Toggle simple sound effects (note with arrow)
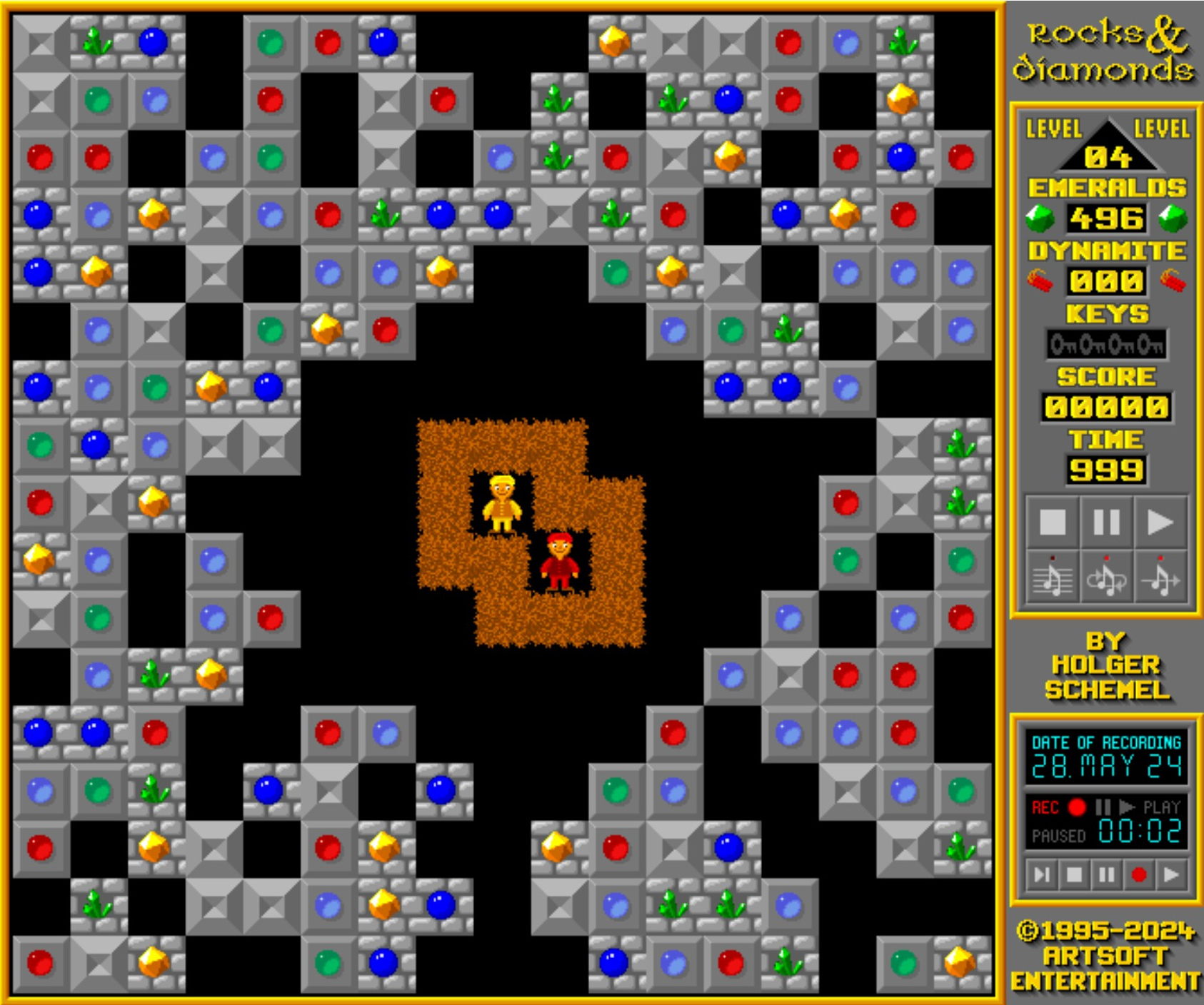 (x=1160, y=578)
